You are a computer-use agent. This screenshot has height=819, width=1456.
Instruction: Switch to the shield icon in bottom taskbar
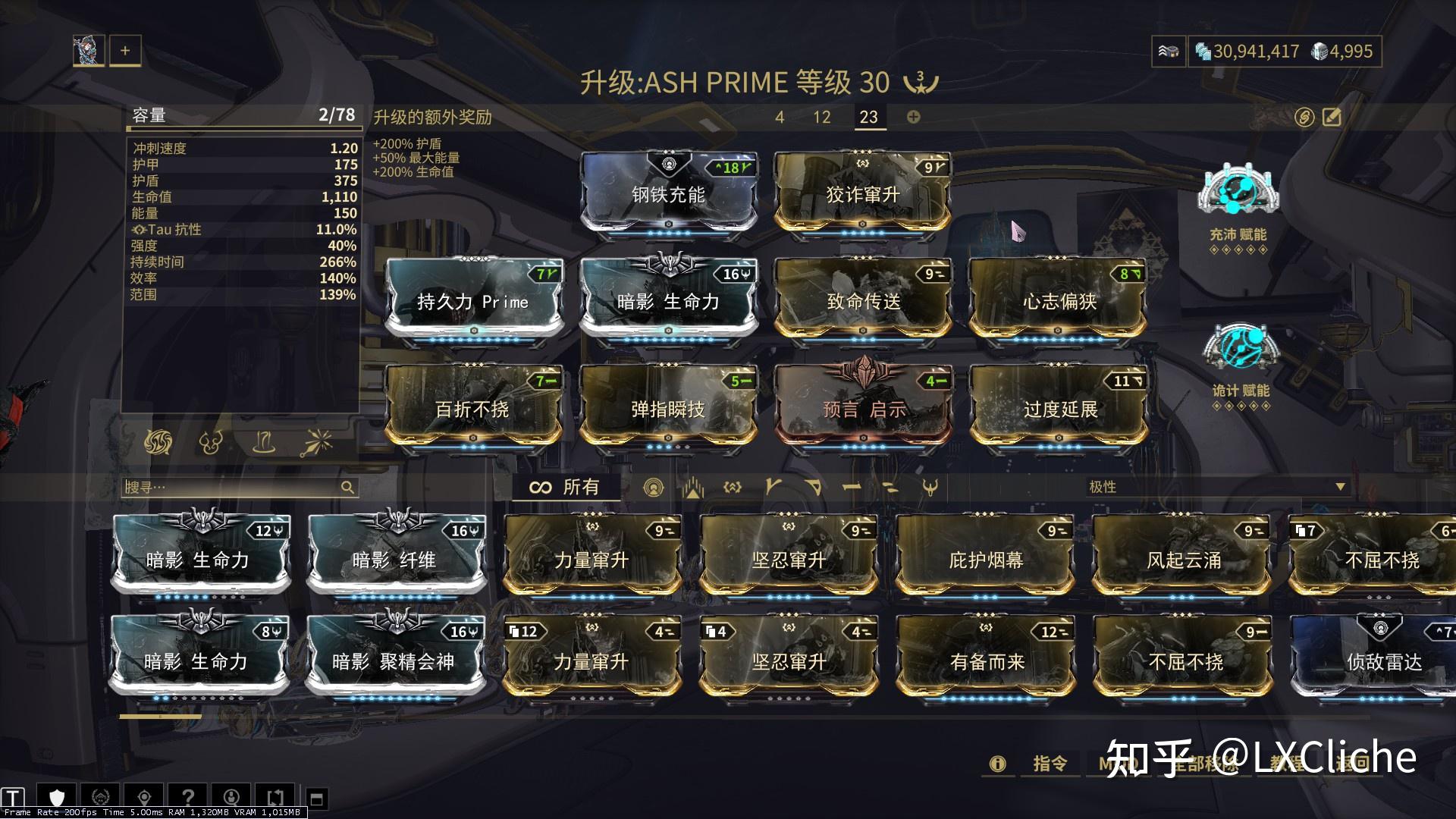click(x=57, y=798)
